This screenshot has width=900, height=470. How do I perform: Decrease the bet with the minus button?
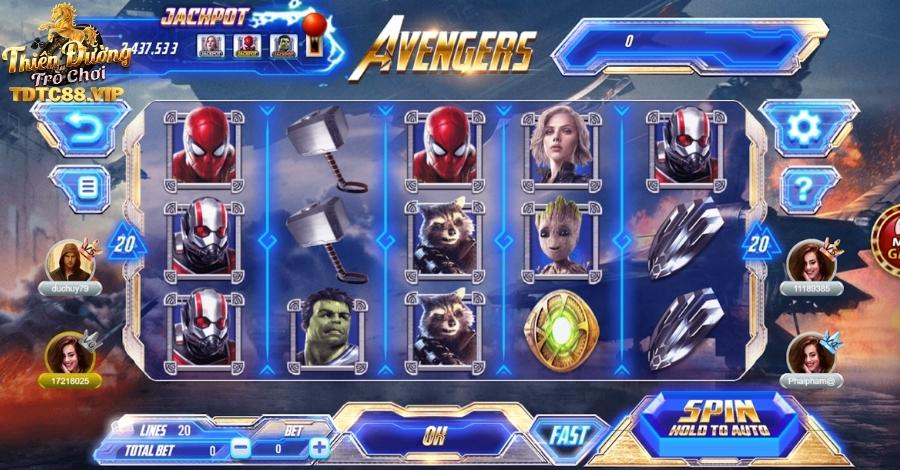tap(241, 448)
